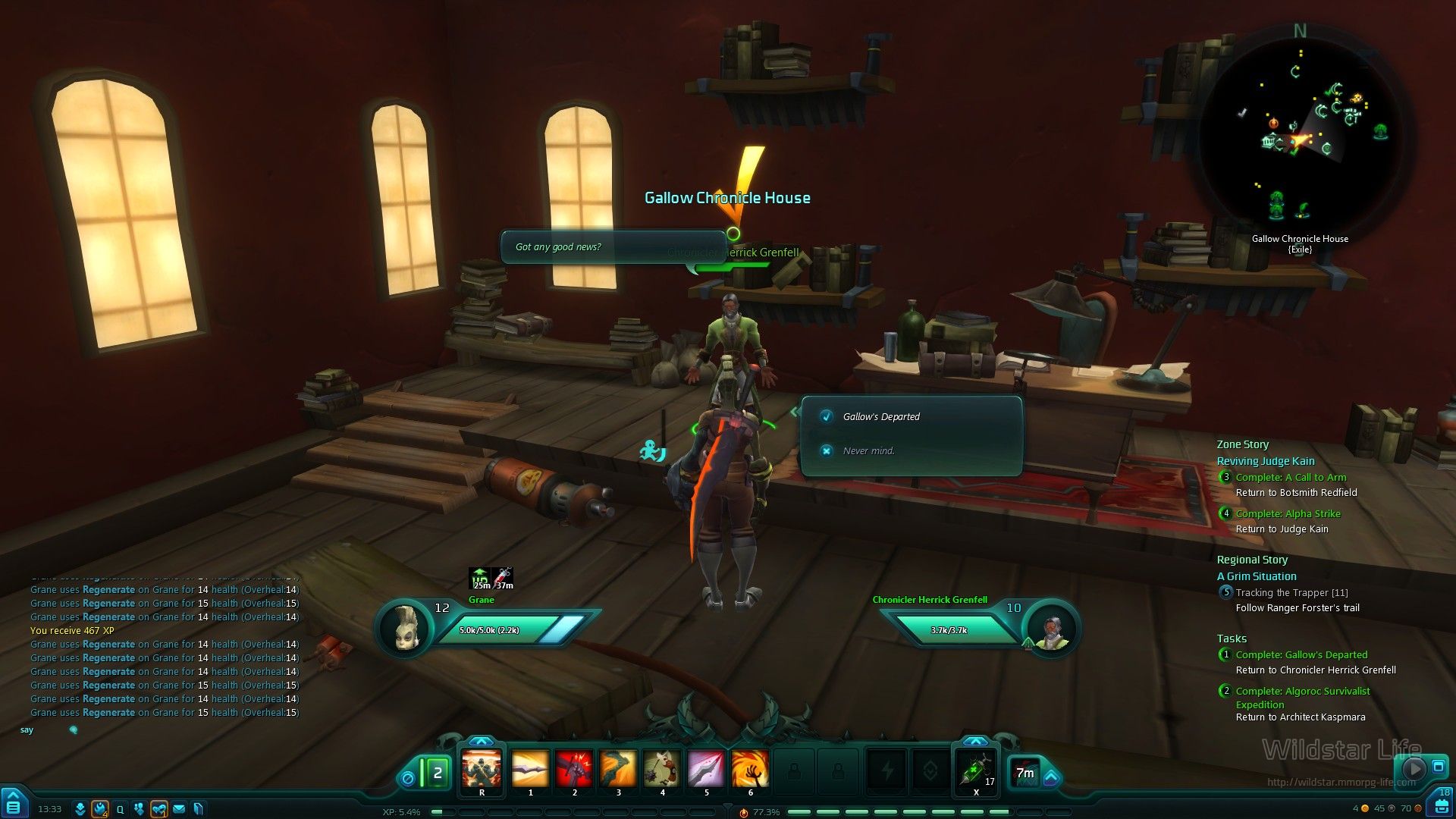
Task: Click the play arrow button near datachron
Action: pyautogui.click(x=1414, y=768)
